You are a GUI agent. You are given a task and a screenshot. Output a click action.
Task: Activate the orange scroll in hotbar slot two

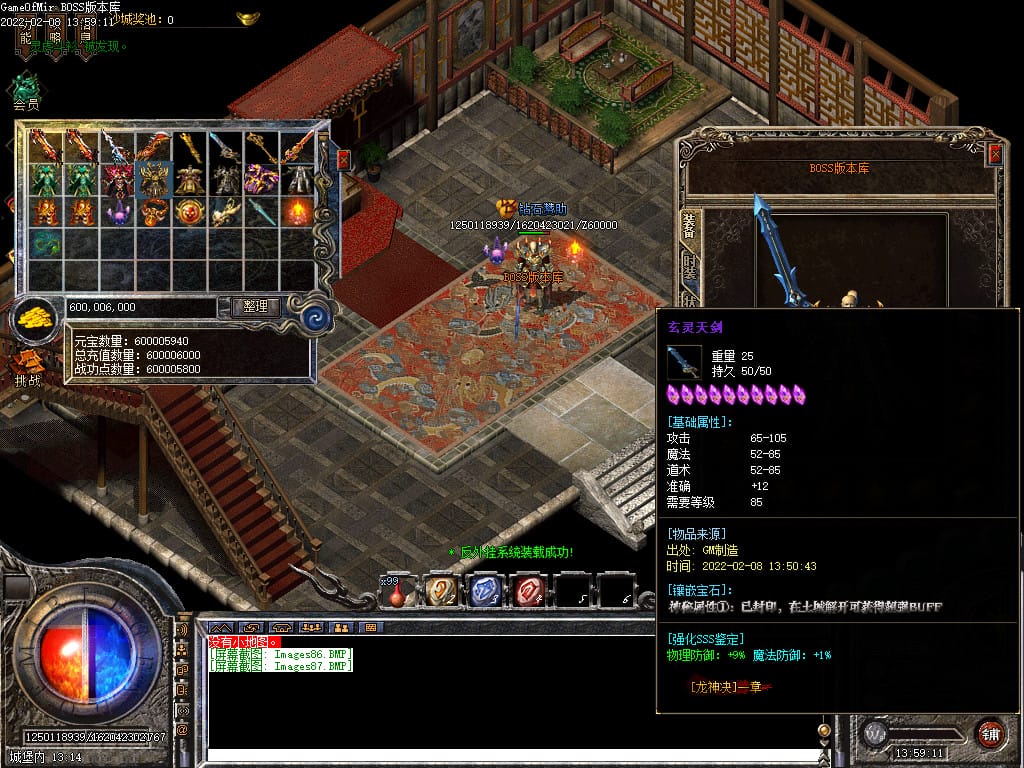coord(442,591)
